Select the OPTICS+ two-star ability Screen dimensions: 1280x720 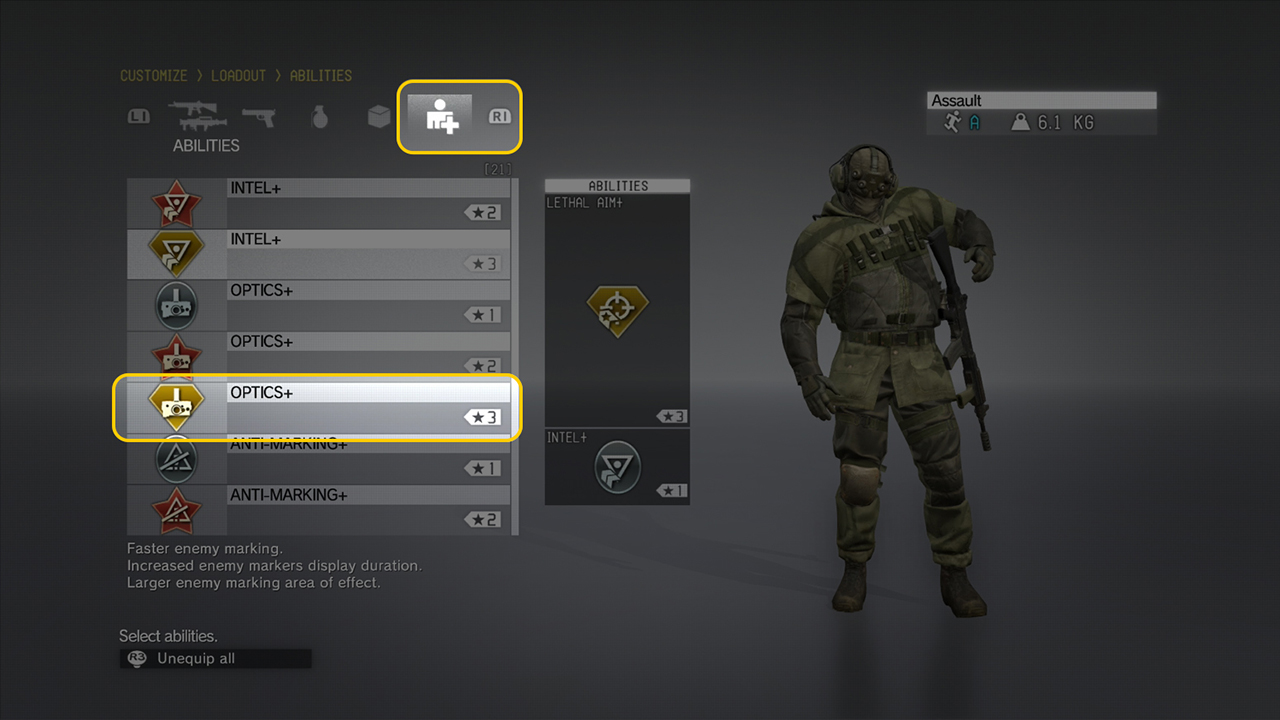tap(318, 356)
